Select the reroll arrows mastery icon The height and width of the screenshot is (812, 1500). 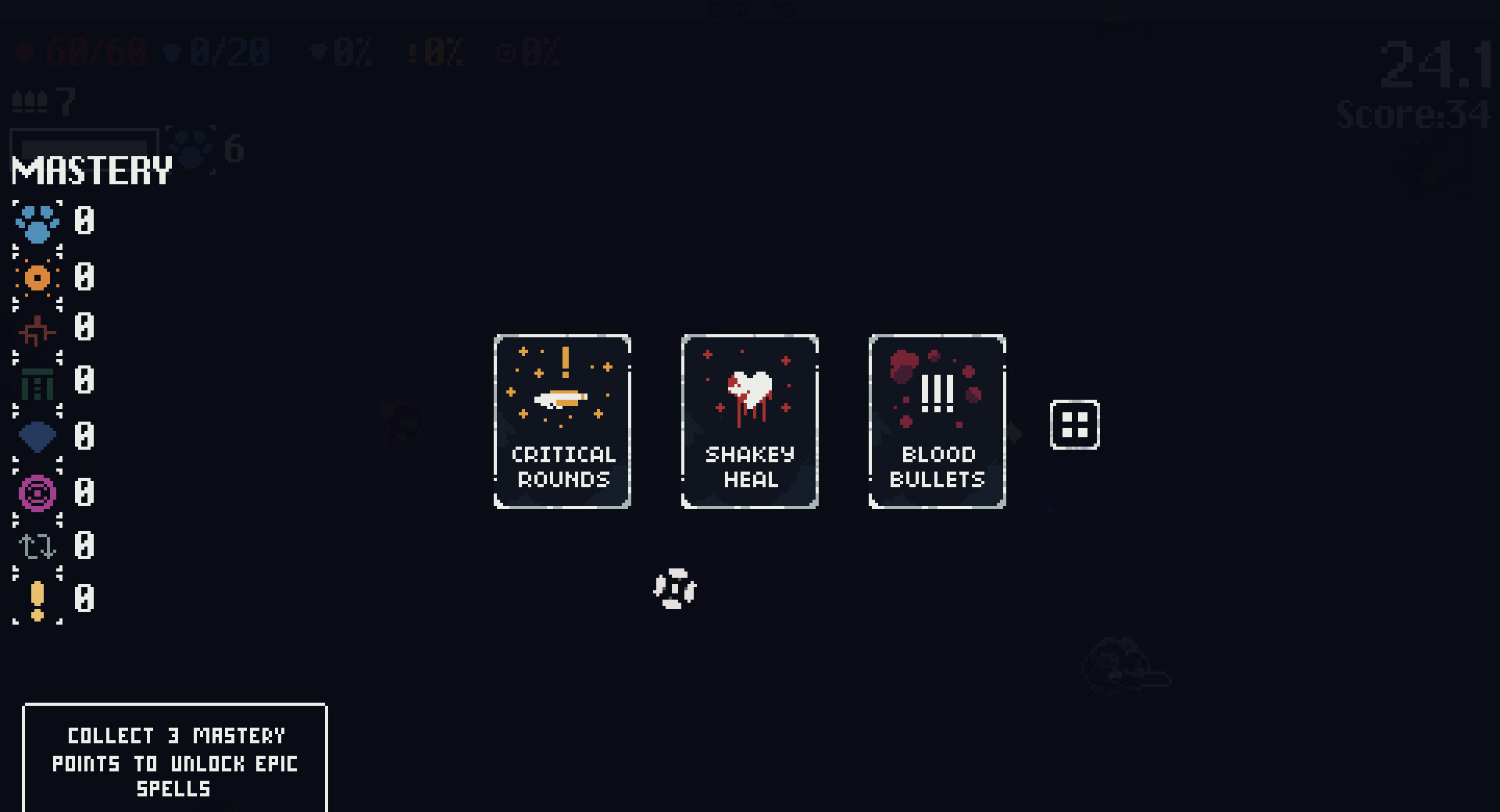coord(36,547)
